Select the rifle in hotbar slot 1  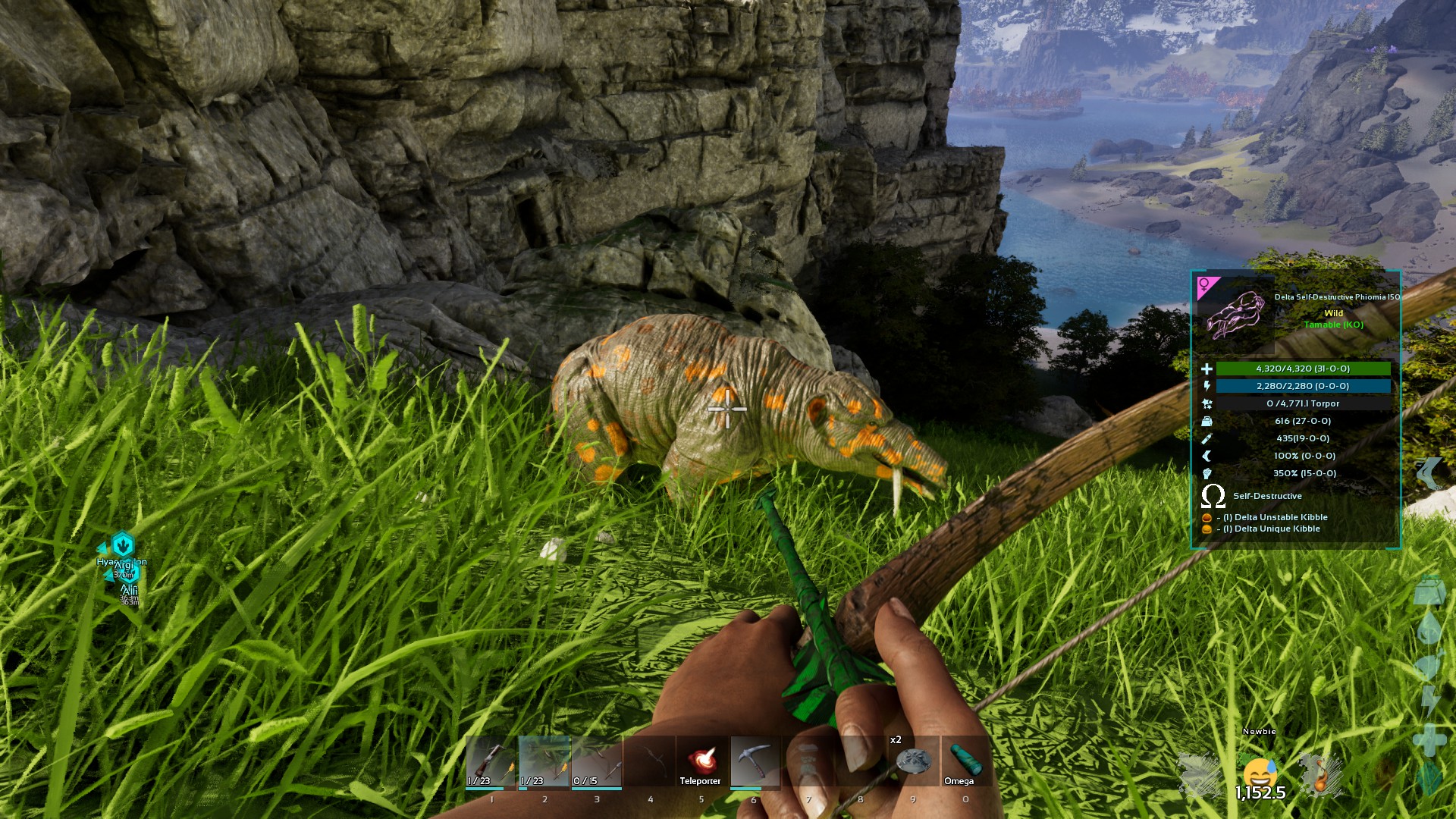(491, 761)
